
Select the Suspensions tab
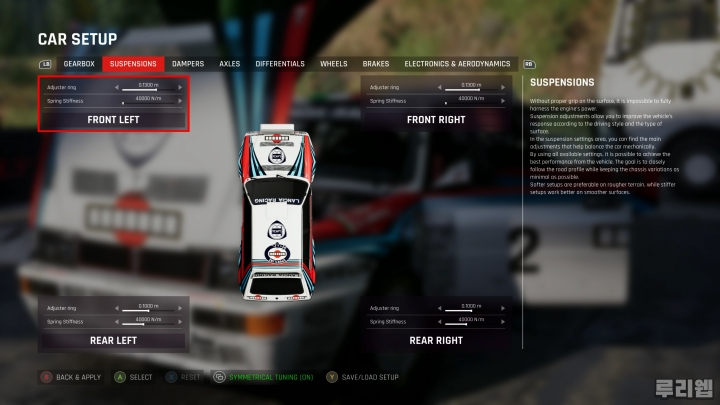pyautogui.click(x=133, y=64)
